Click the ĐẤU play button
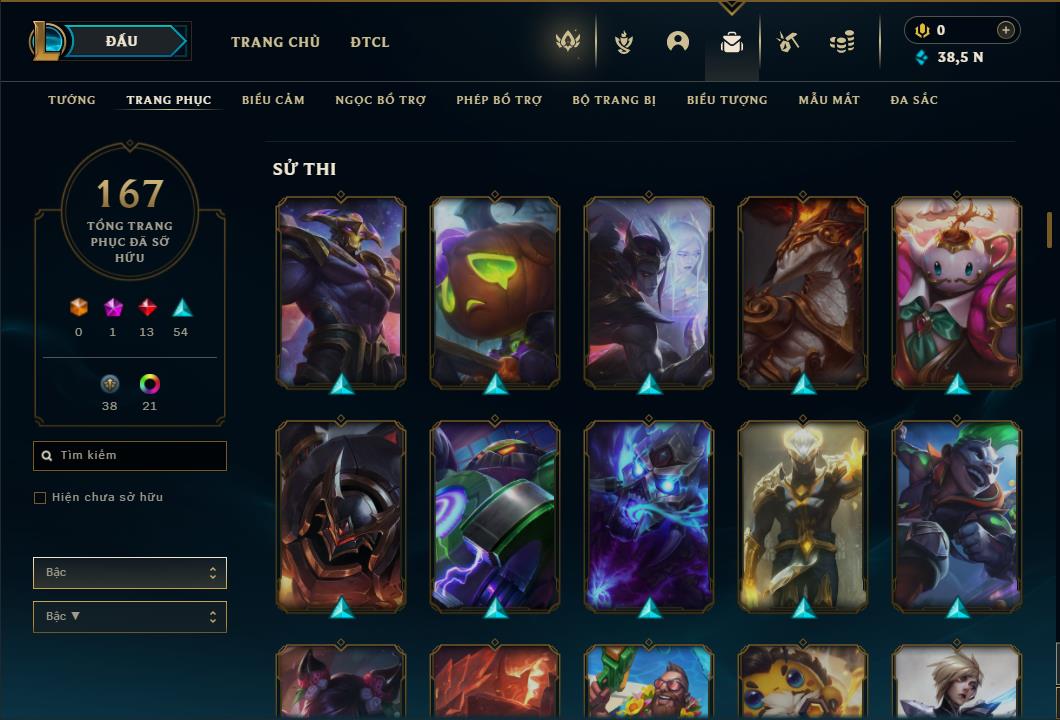1060x720 pixels. [x=122, y=41]
